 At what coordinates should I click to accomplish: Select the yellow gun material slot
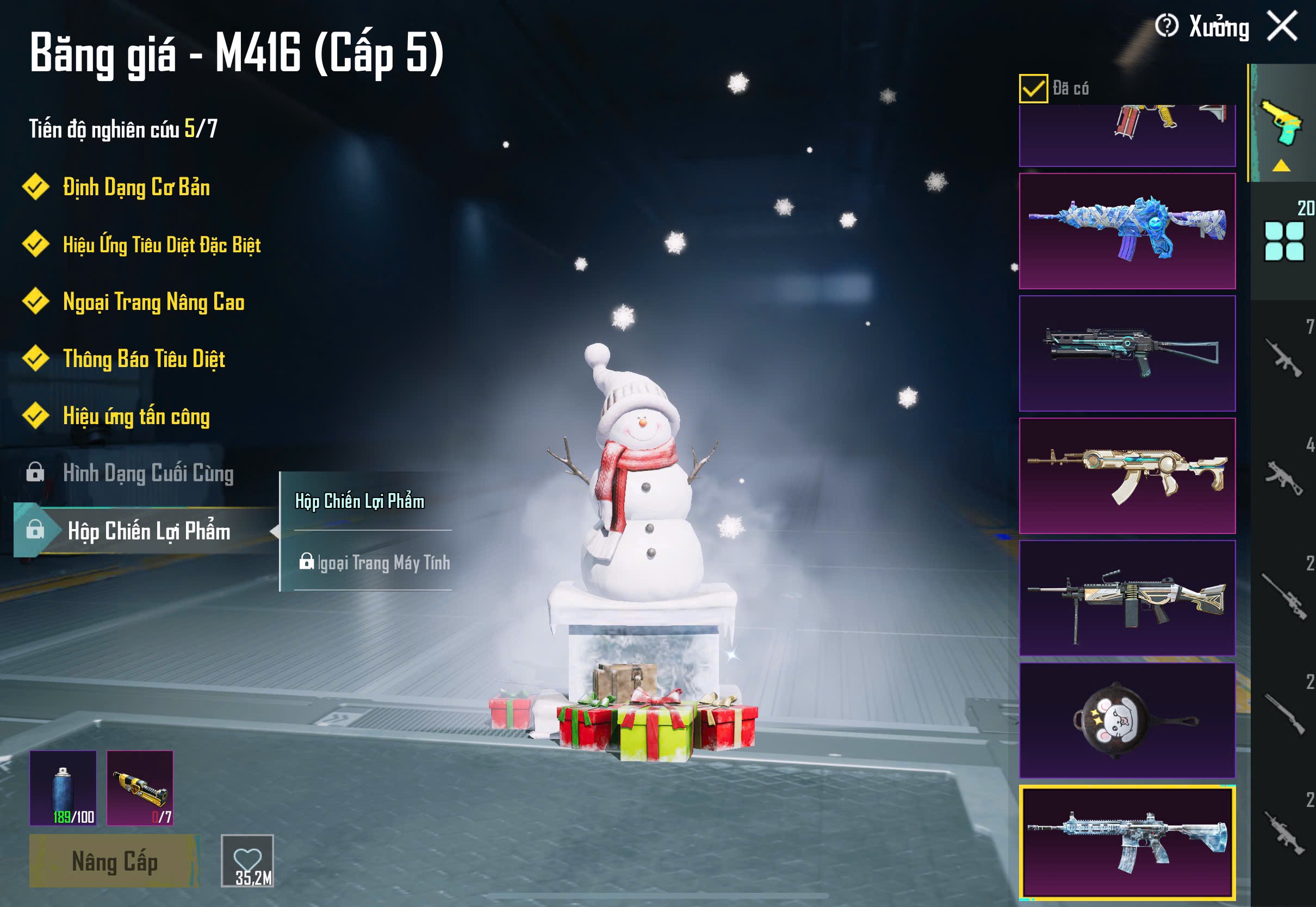pyautogui.click(x=140, y=788)
